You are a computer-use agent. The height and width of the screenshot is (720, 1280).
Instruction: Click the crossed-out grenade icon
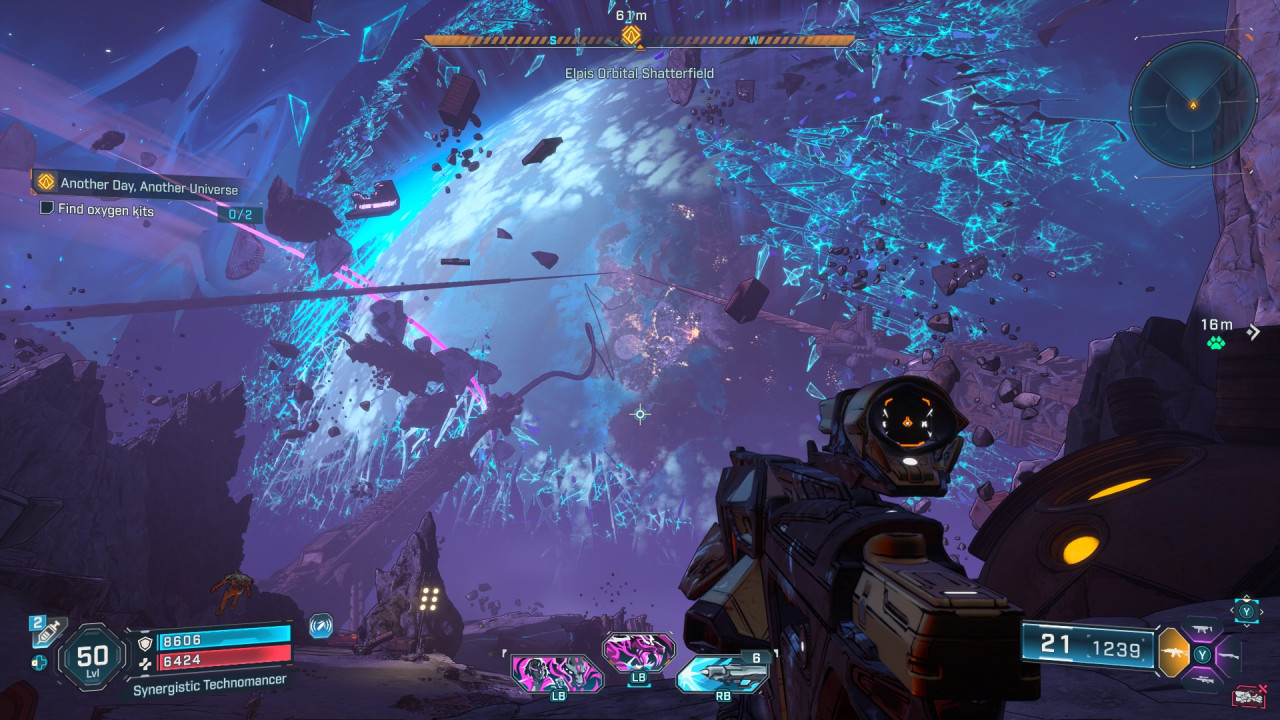tap(1248, 695)
